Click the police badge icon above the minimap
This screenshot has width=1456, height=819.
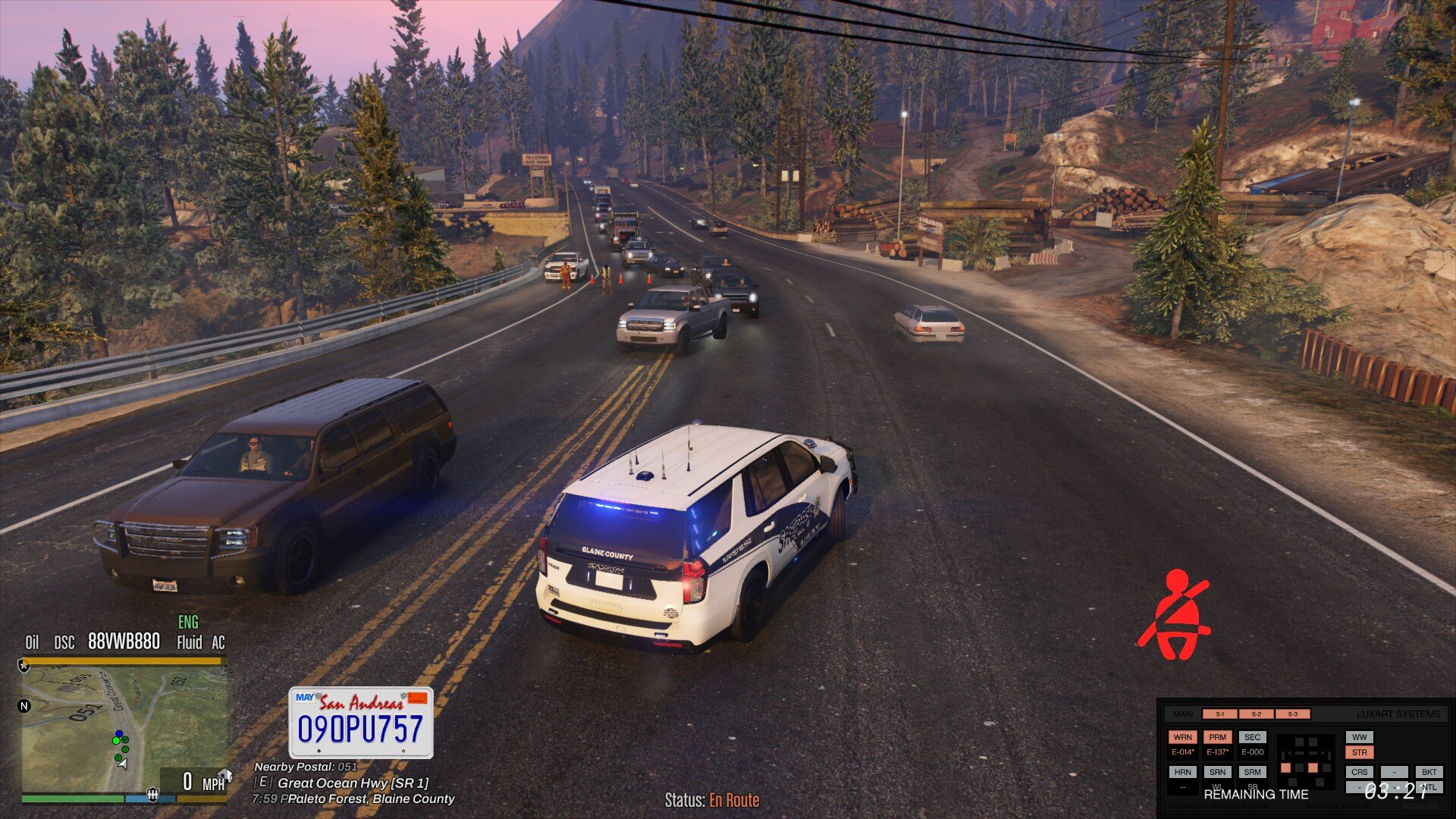pyautogui.click(x=24, y=666)
